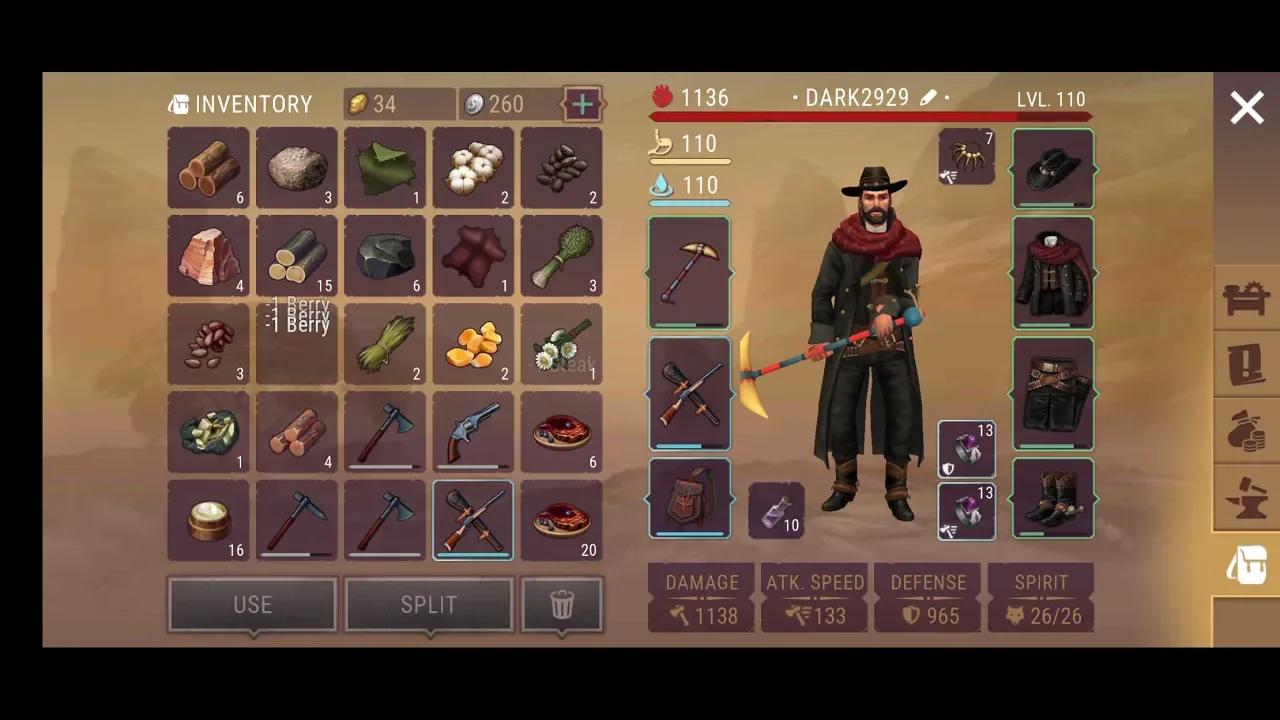Open the money bag shop tab

[x=1246, y=430]
